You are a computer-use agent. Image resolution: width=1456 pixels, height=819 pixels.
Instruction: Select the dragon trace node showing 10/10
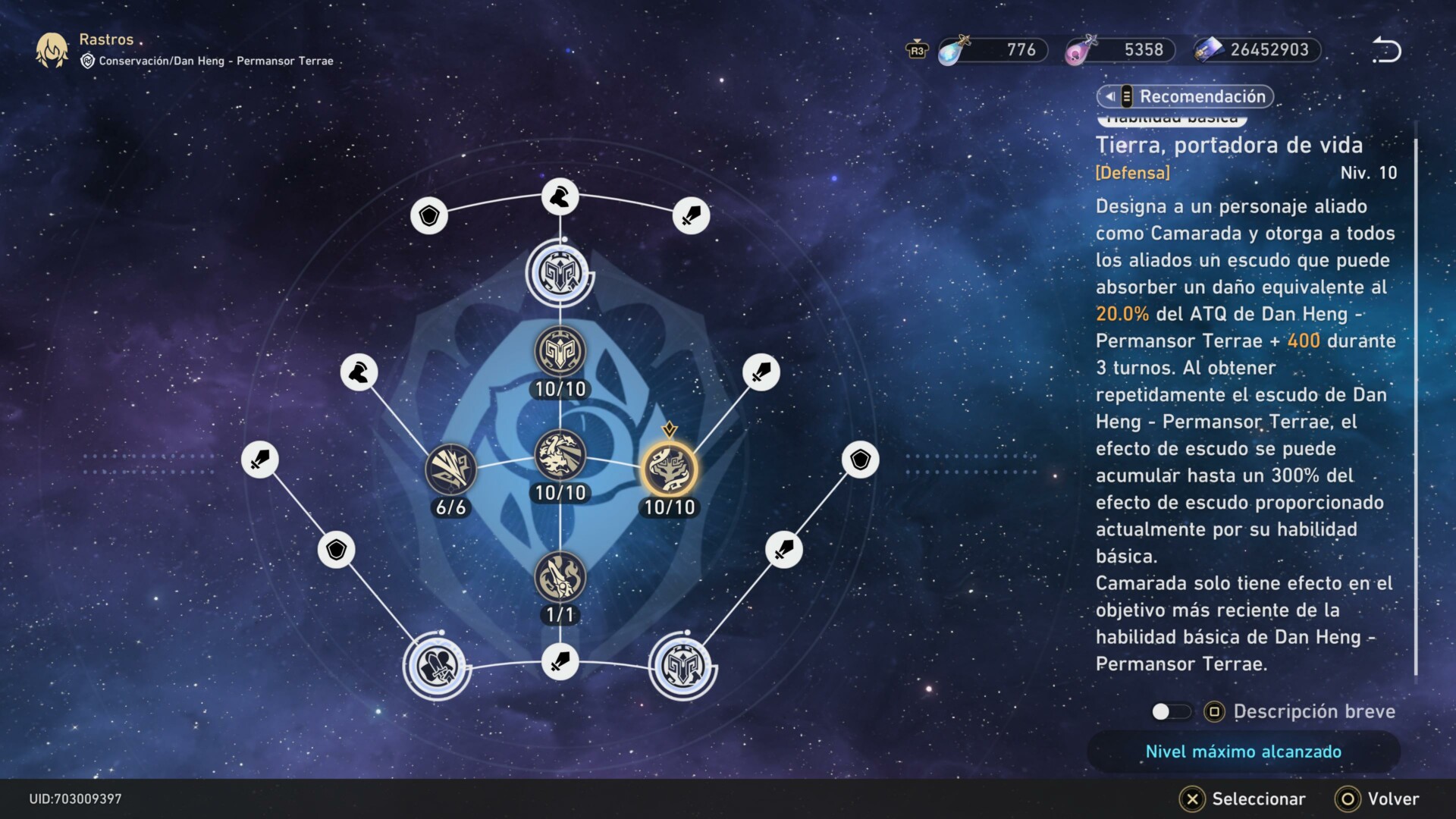click(560, 455)
